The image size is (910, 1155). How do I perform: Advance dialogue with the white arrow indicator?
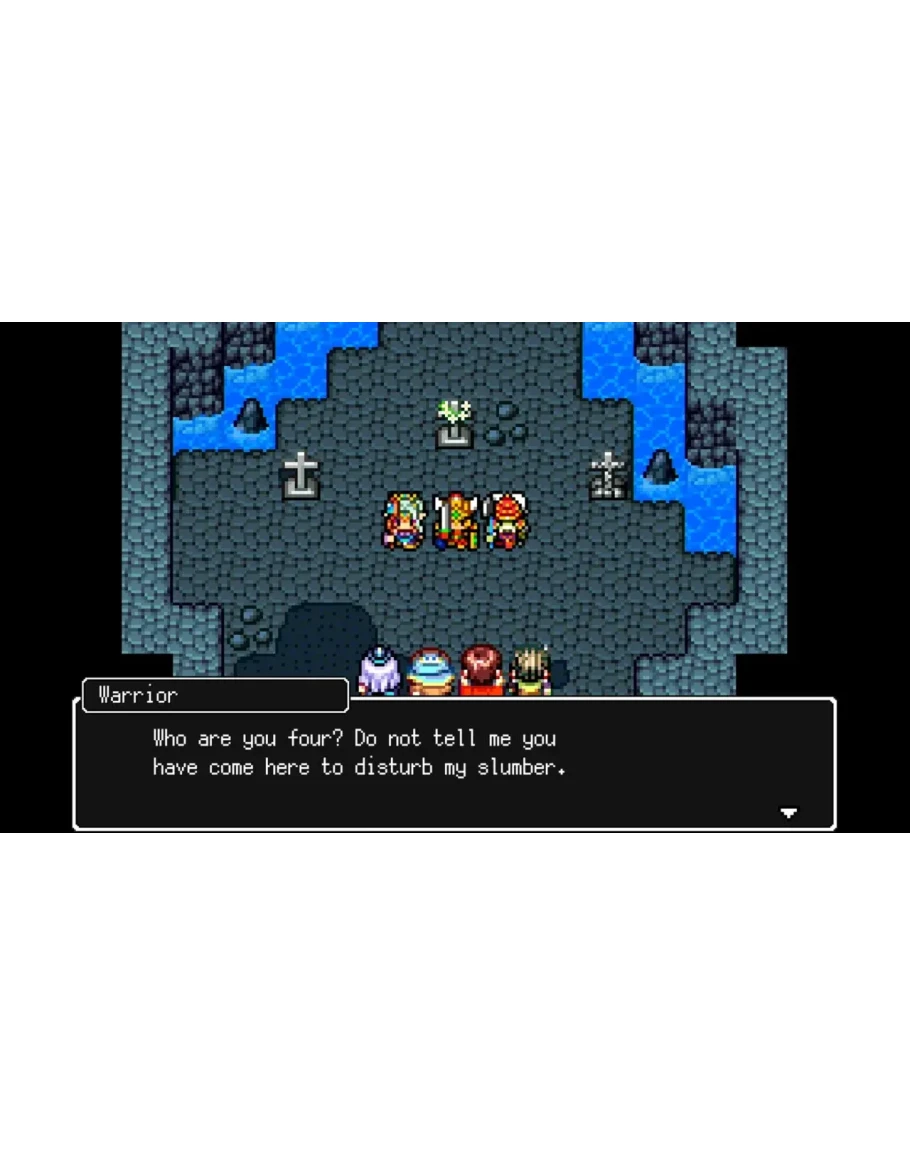(x=788, y=812)
